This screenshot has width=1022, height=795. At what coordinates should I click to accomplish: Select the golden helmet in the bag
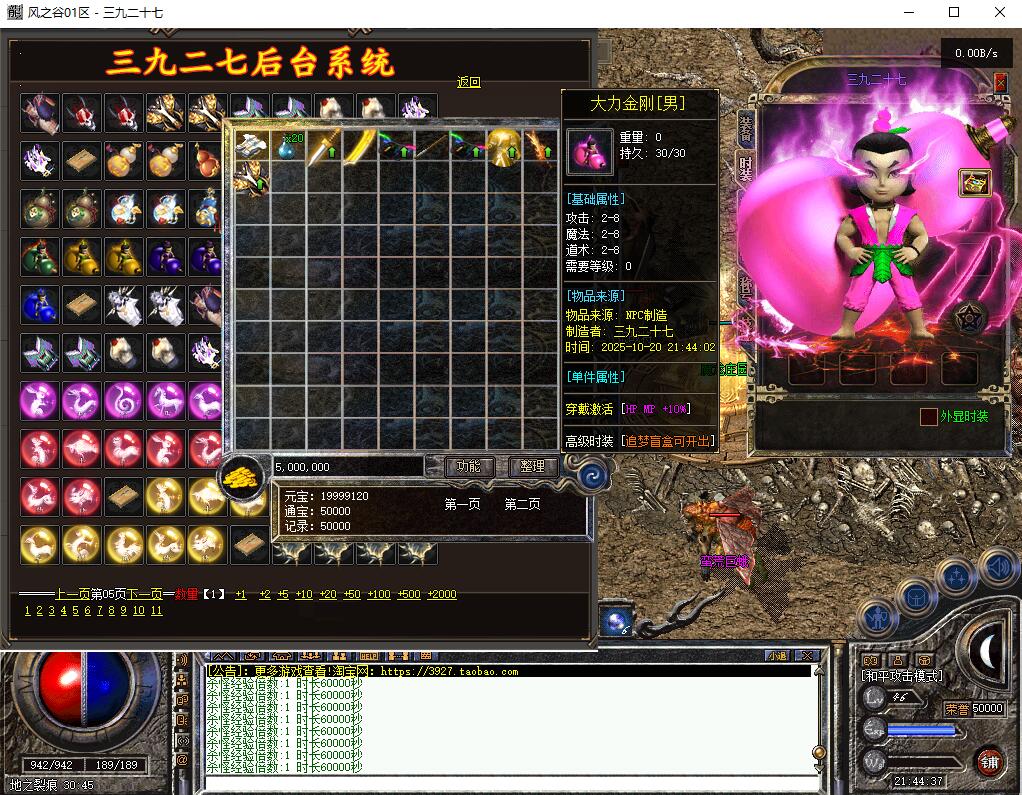click(505, 147)
